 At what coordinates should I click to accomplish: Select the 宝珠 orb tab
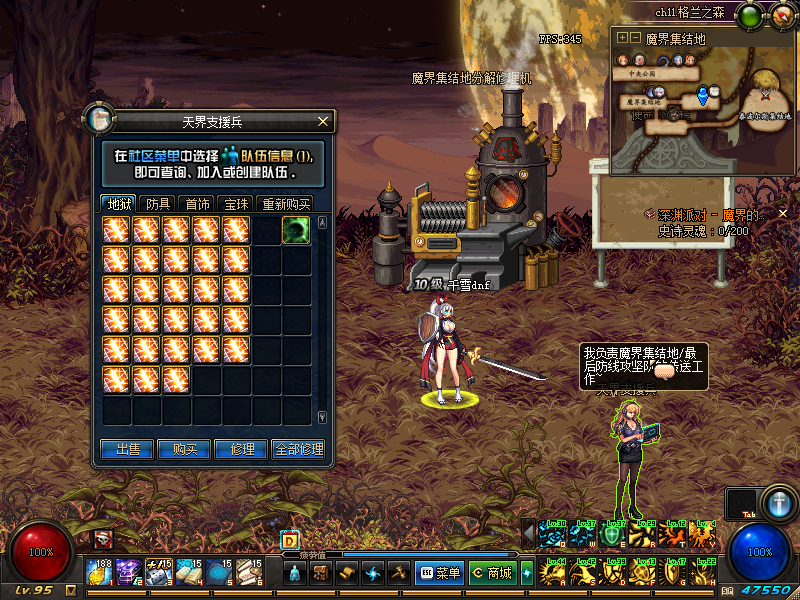(x=236, y=203)
